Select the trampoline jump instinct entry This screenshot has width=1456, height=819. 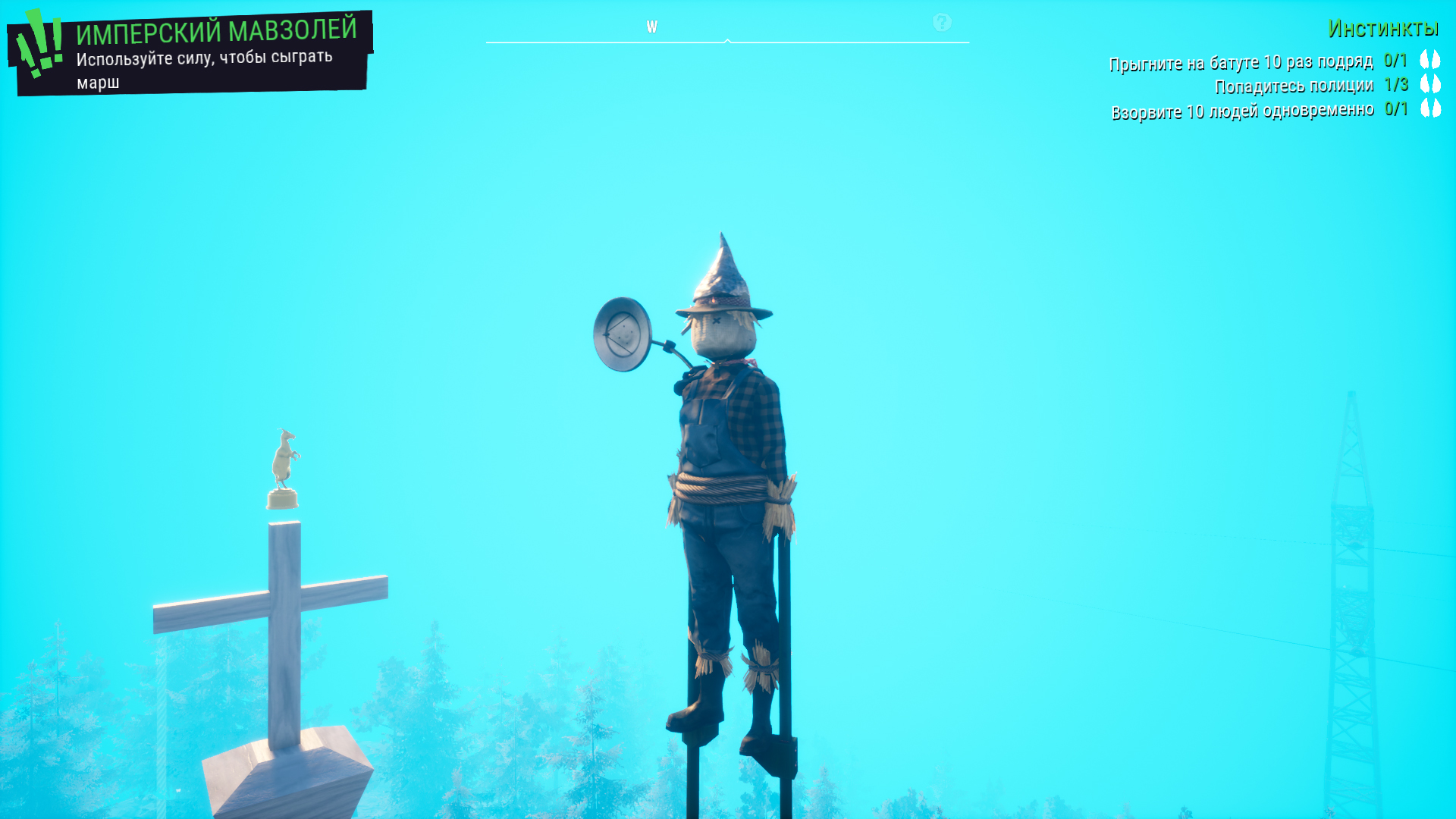[1241, 62]
